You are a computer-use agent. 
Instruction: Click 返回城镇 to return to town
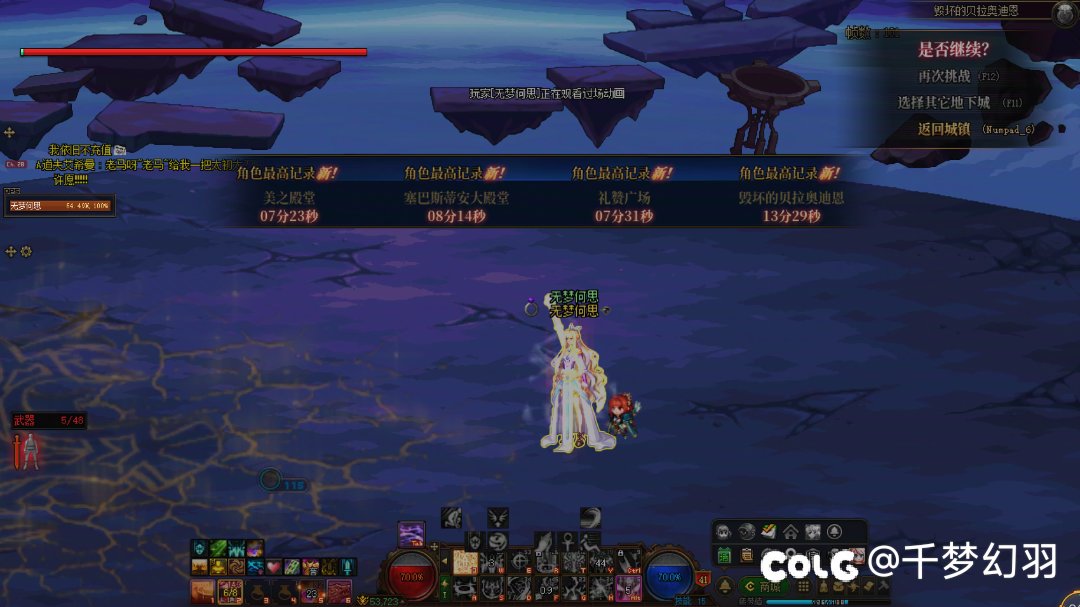944,129
